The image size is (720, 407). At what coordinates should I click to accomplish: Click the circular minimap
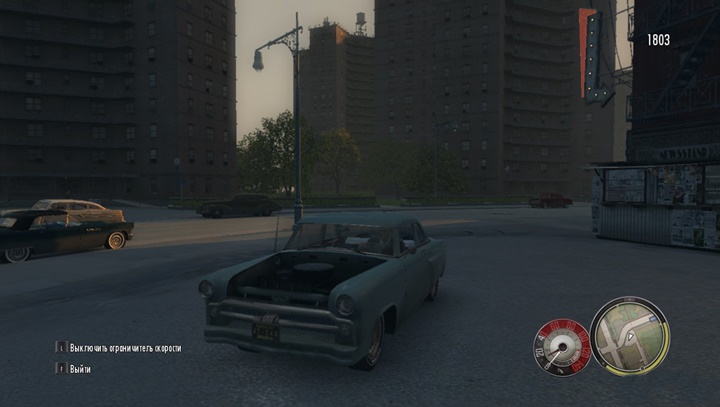pos(629,336)
